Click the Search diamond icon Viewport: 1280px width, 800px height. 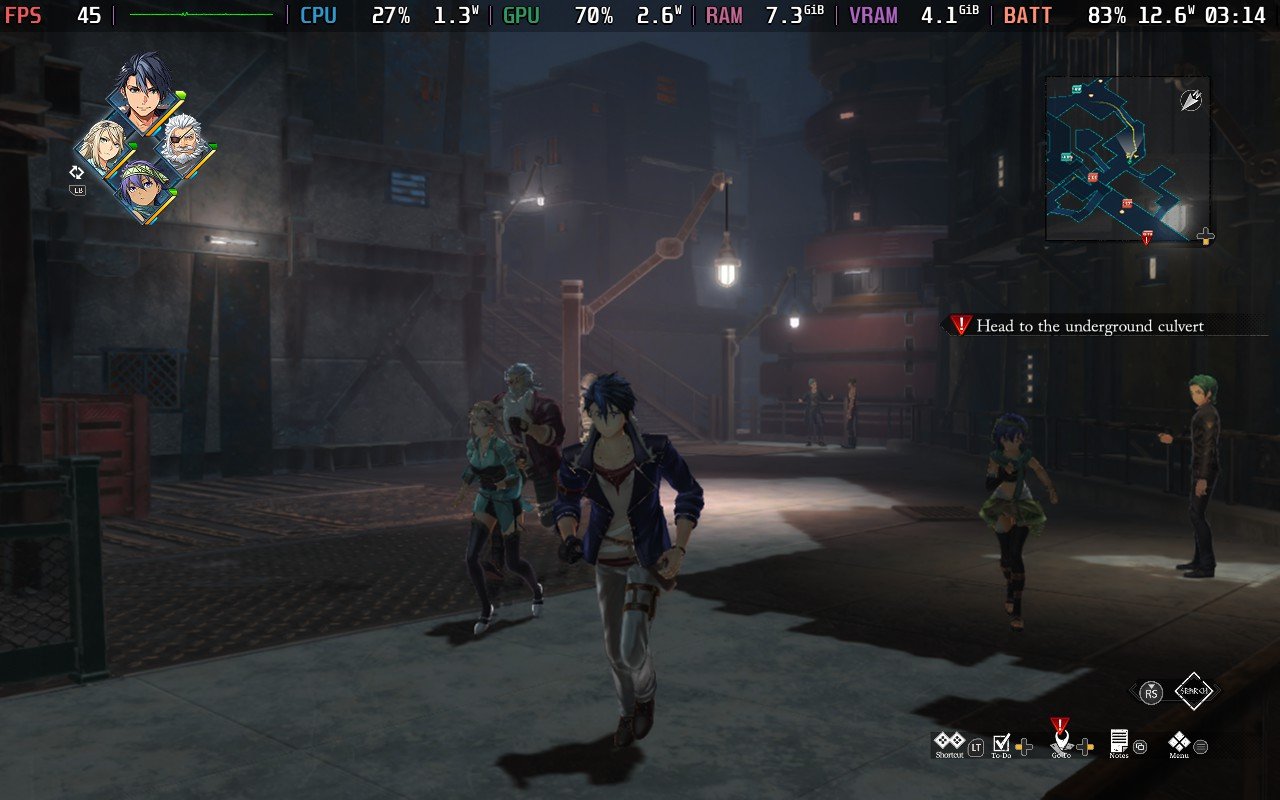(1193, 691)
